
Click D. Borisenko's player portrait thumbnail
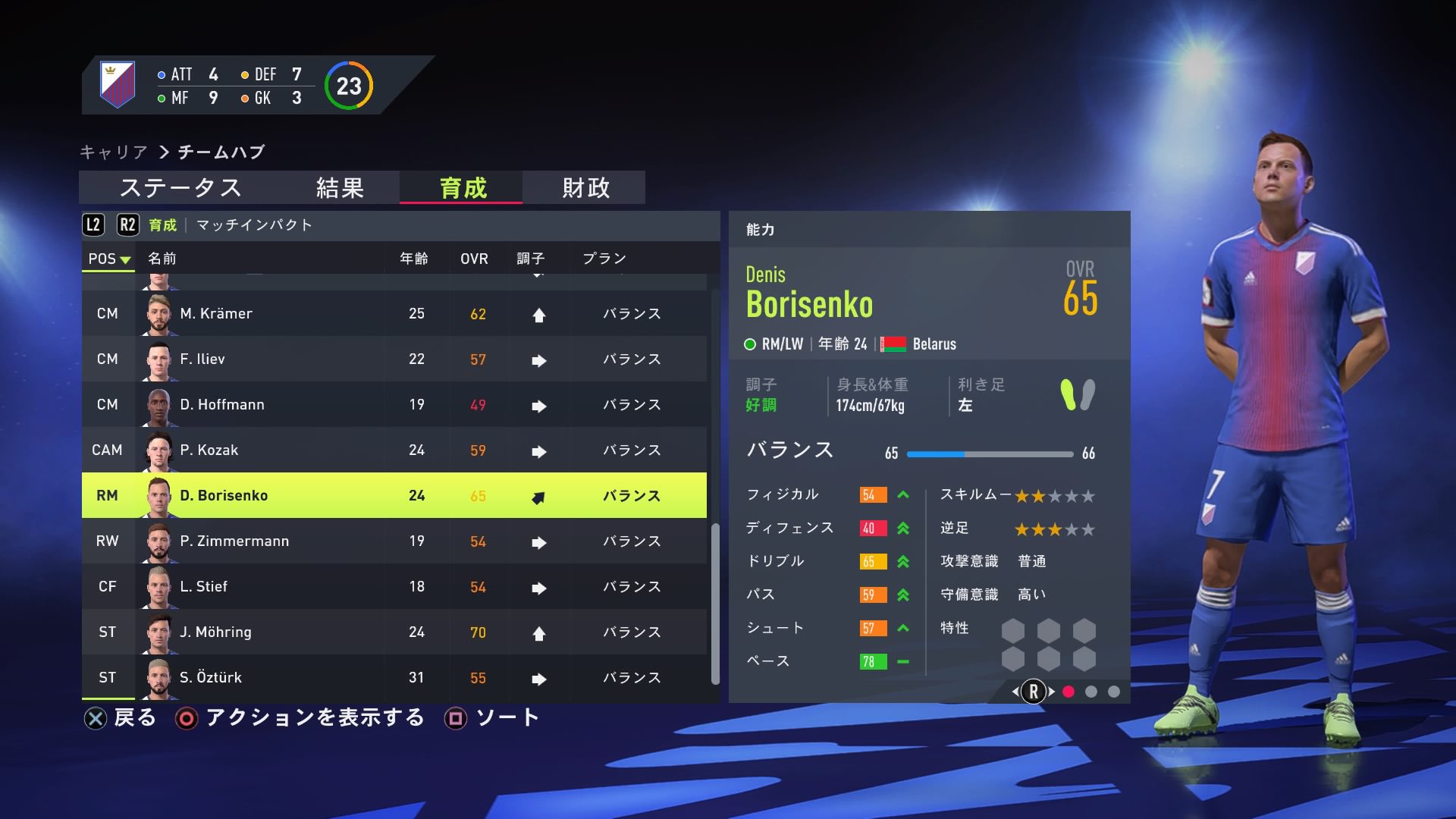click(x=158, y=495)
